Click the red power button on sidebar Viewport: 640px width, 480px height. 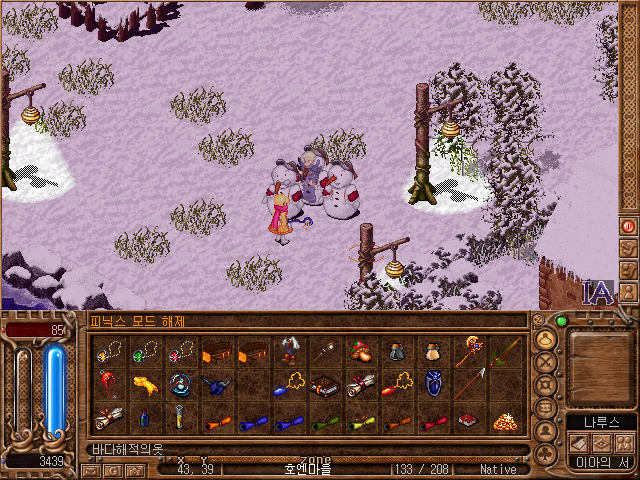click(x=629, y=226)
